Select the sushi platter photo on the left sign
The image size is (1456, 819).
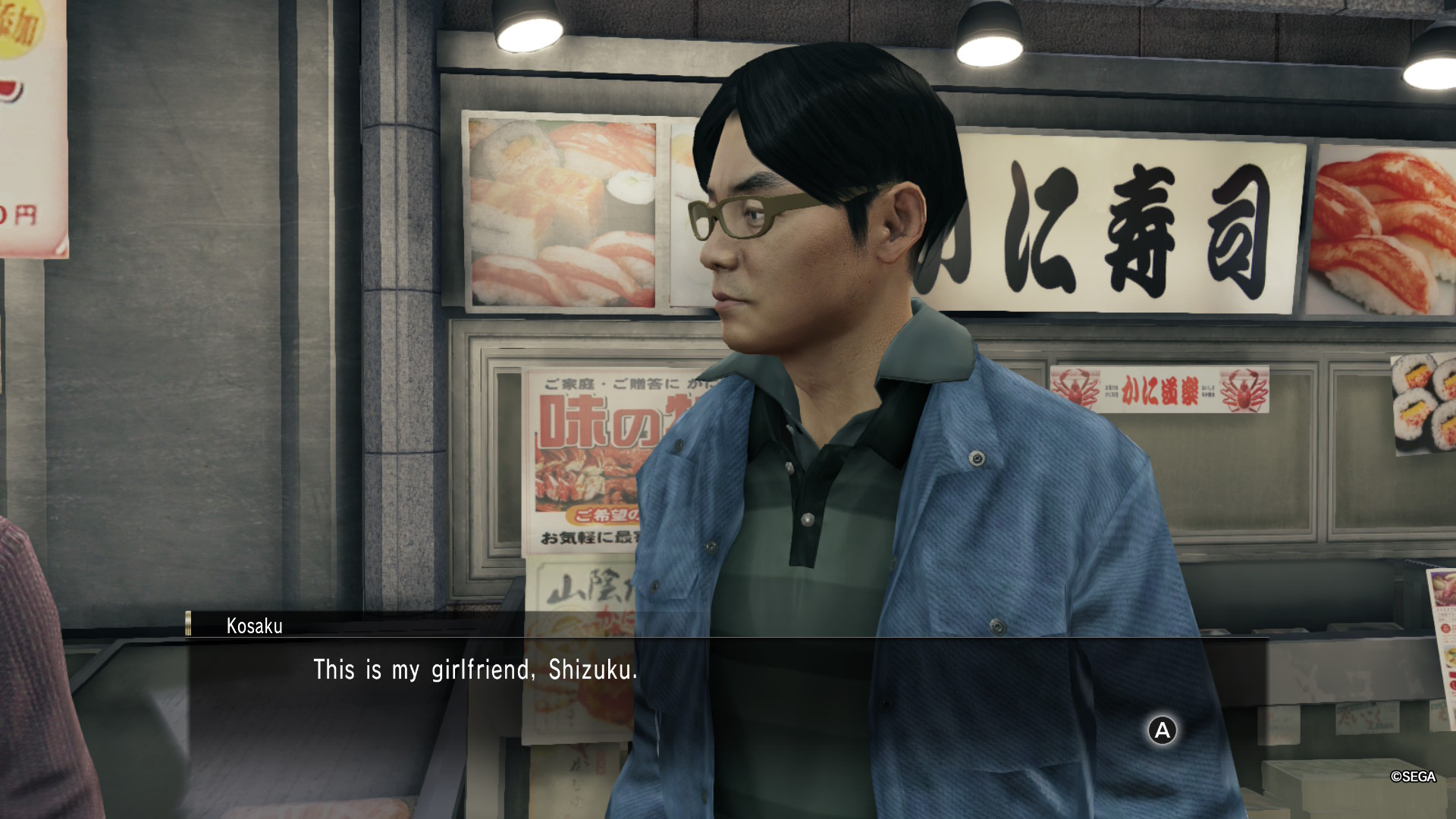561,212
